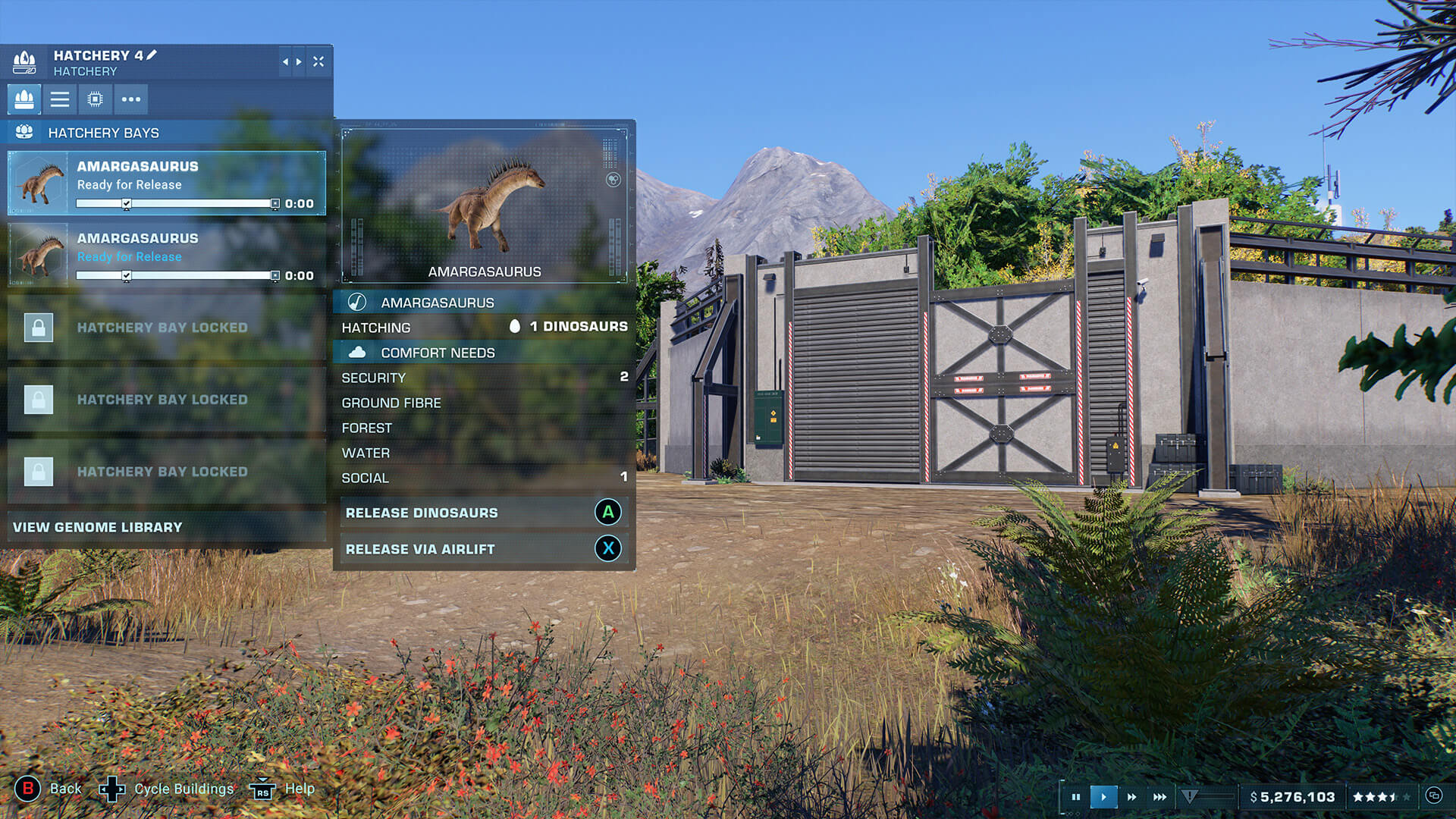Viewport: 1456px width, 819px height.
Task: Switch to the list view tab
Action: pyautogui.click(x=59, y=99)
